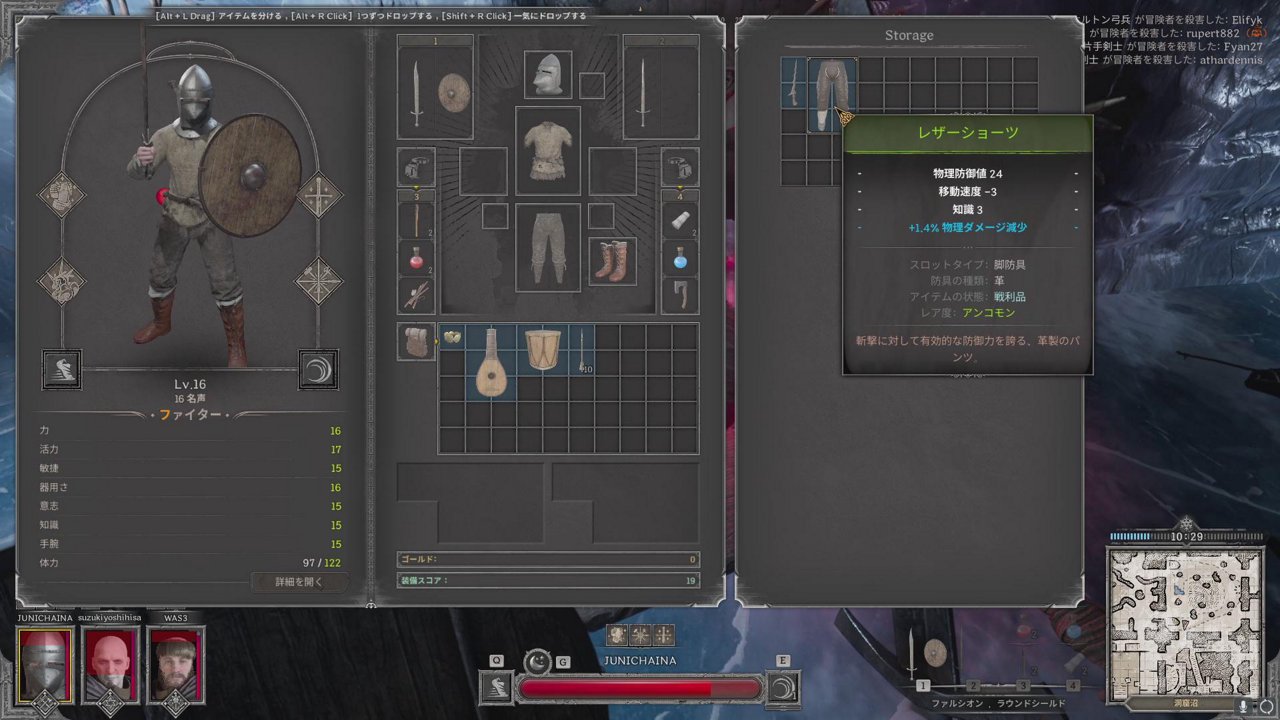This screenshot has width=1280, height=720.
Task: Select the leather pants in Storage
Action: click(x=832, y=94)
